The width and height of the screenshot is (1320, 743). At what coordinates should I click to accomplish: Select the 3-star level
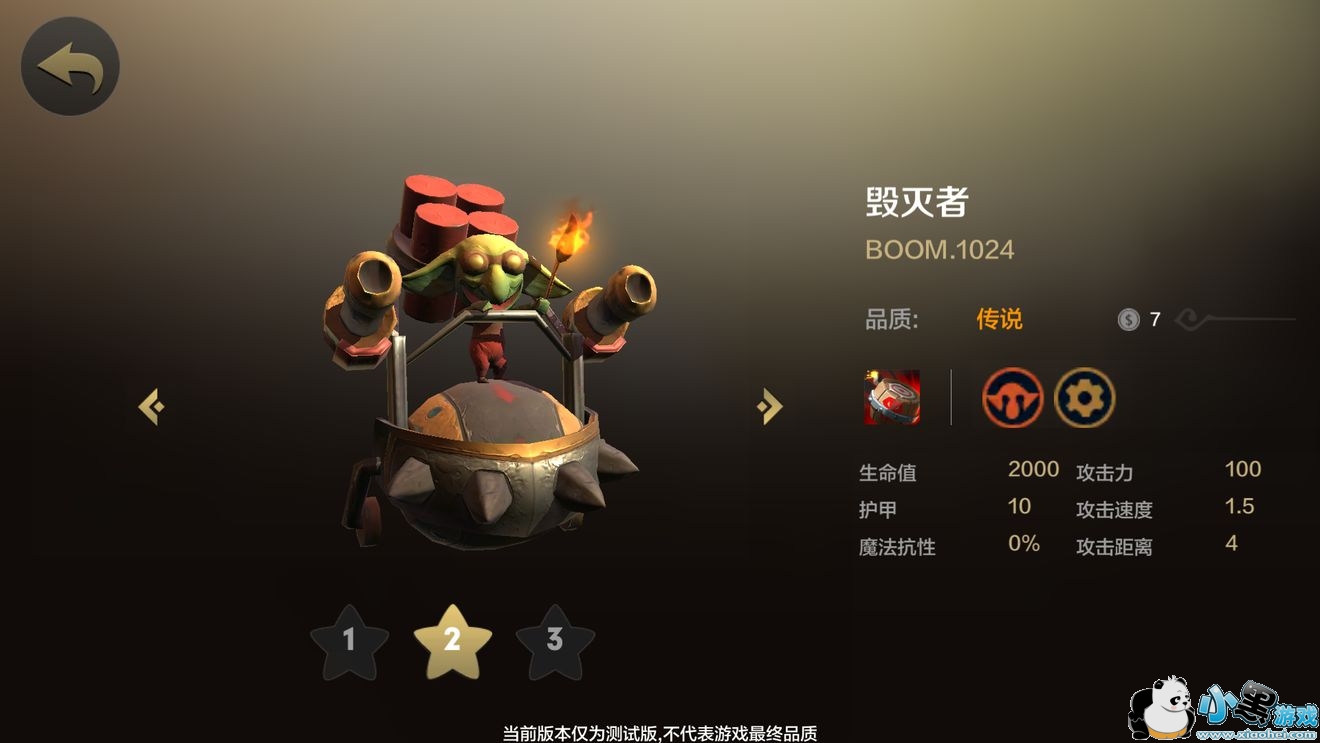click(x=555, y=640)
